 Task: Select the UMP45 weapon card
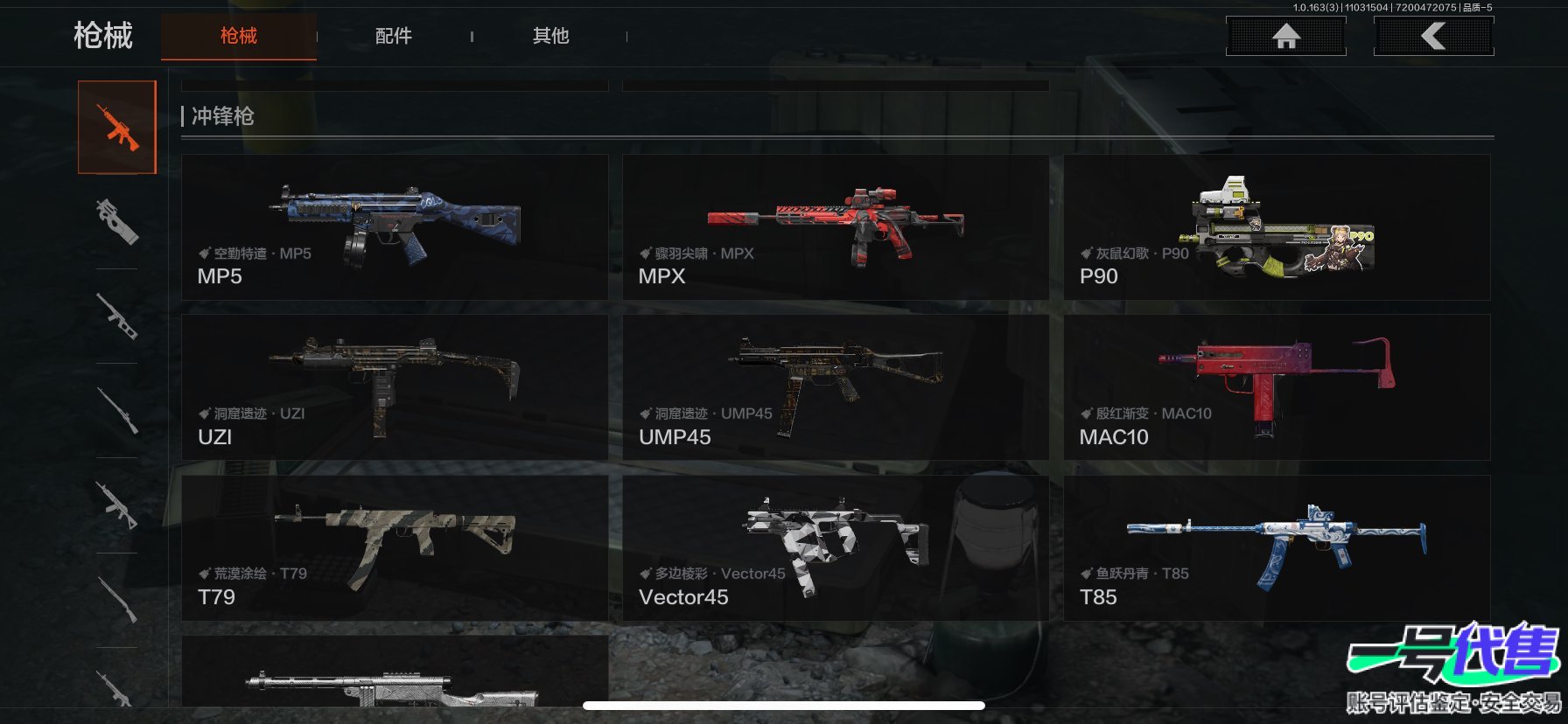(835, 387)
